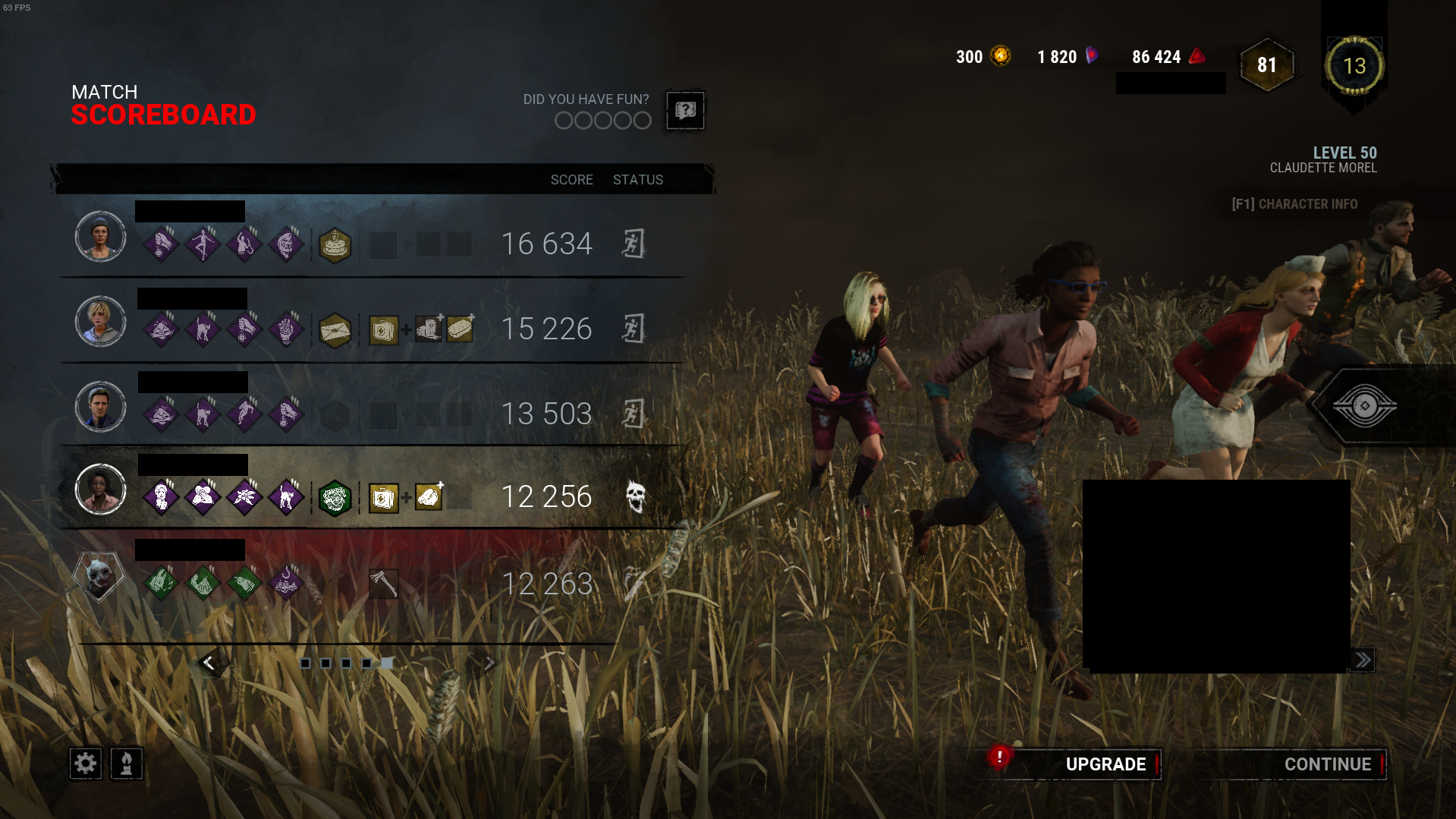This screenshot has height=819, width=1456.
Task: Set fun rating by clicking the third circle
Action: [602, 120]
